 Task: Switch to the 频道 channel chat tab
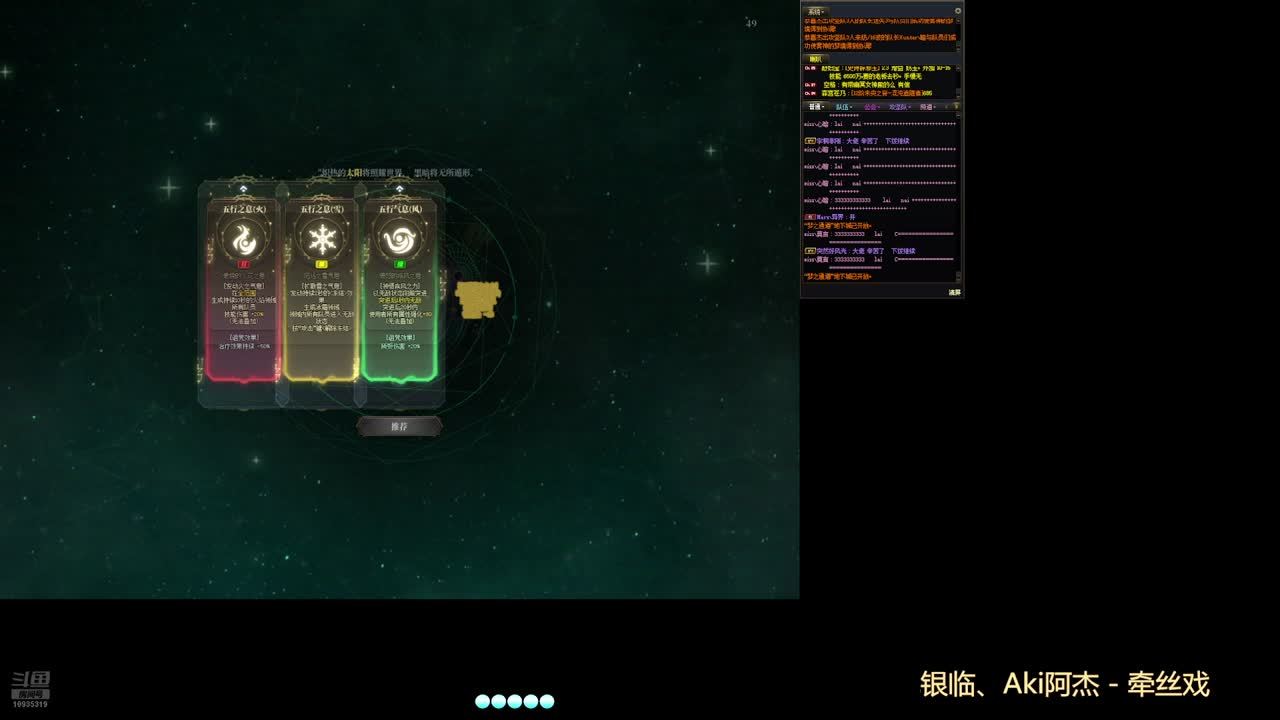point(927,106)
